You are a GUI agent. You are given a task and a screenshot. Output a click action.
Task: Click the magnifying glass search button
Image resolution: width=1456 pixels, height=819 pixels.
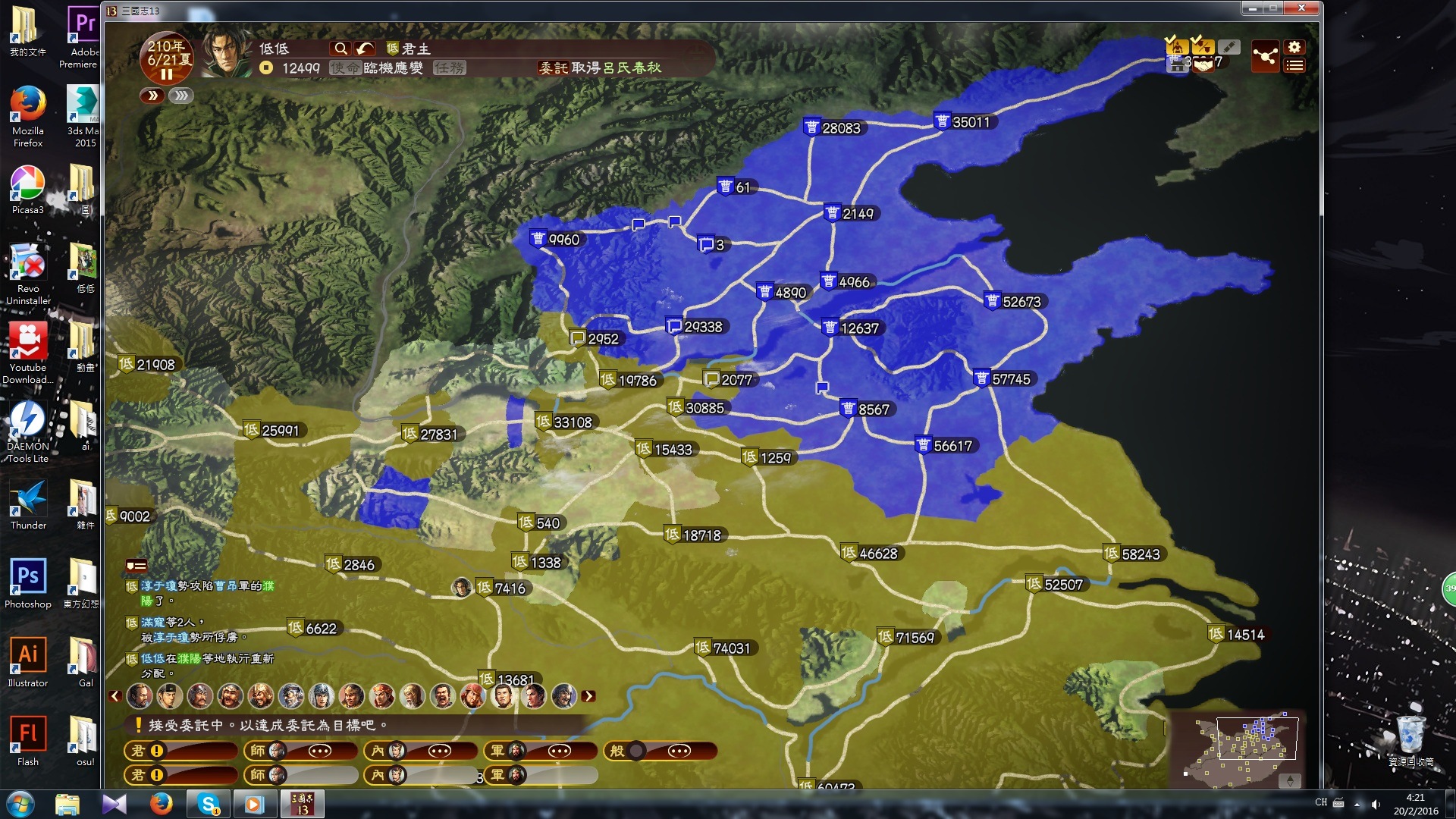pyautogui.click(x=340, y=49)
